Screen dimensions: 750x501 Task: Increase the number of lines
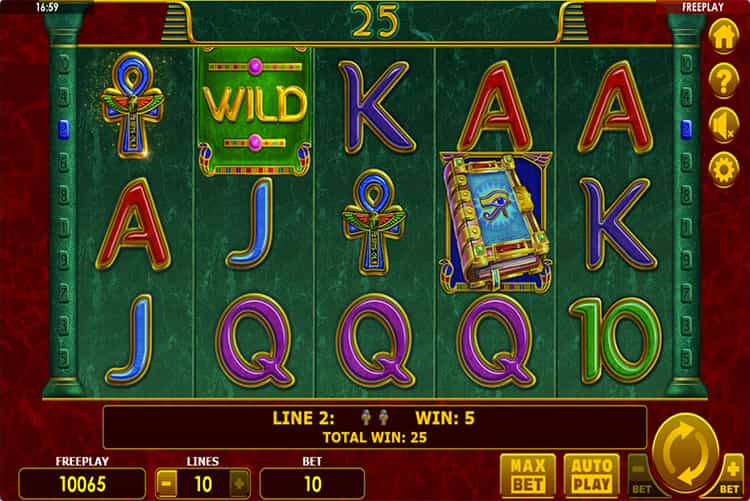coord(239,483)
